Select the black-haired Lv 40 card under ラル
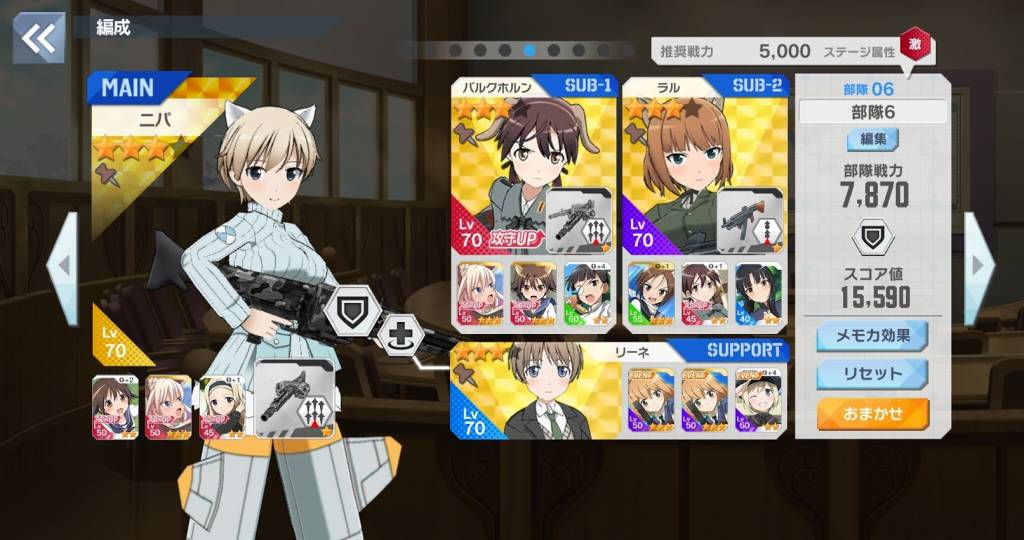The image size is (1024, 540). pyautogui.click(x=759, y=295)
